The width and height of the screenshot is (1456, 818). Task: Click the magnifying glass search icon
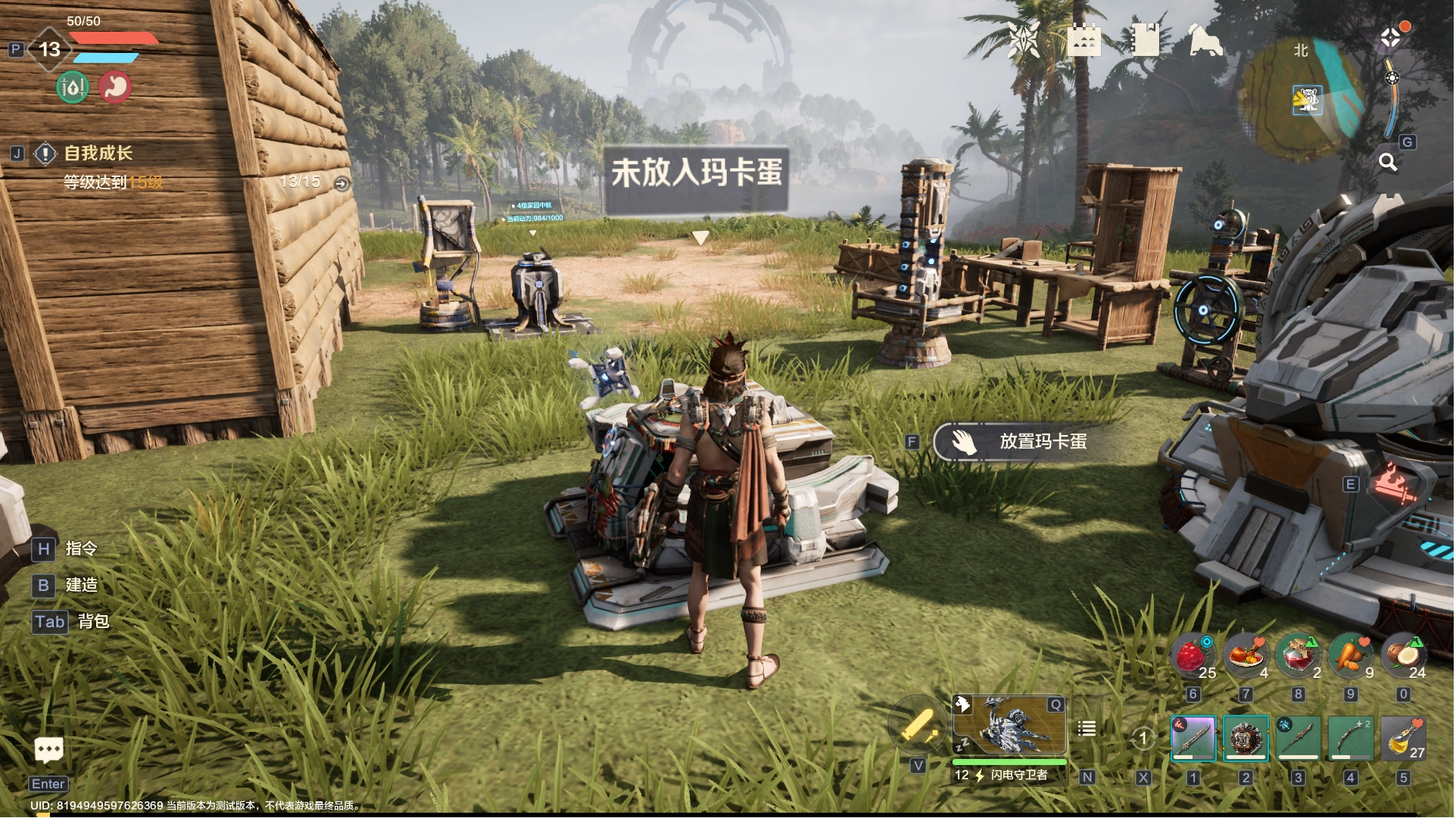click(x=1387, y=162)
